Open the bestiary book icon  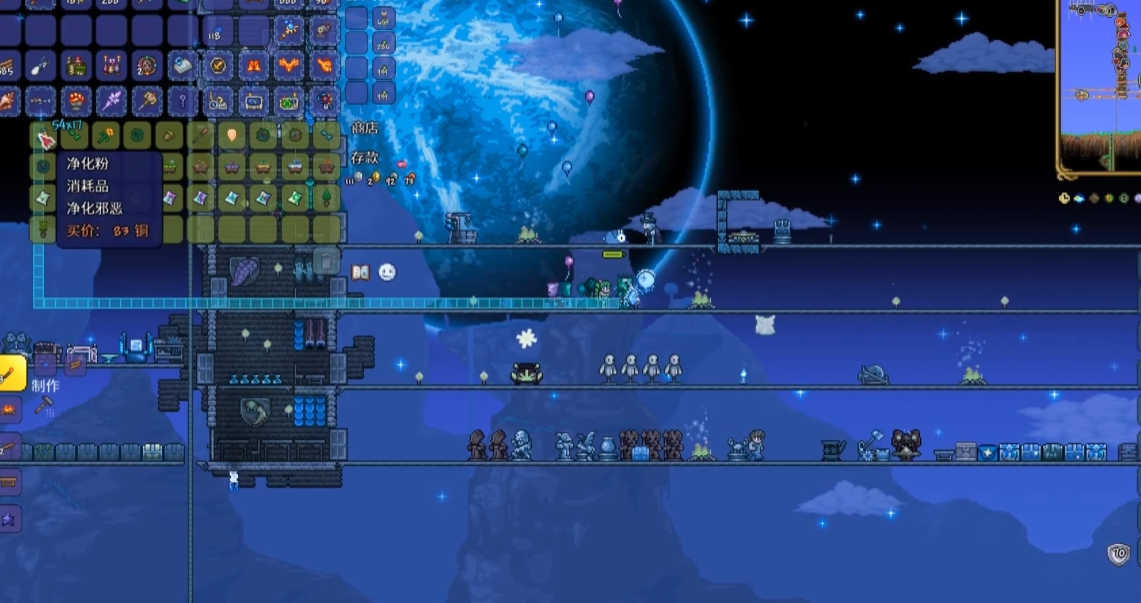pyautogui.click(x=360, y=272)
